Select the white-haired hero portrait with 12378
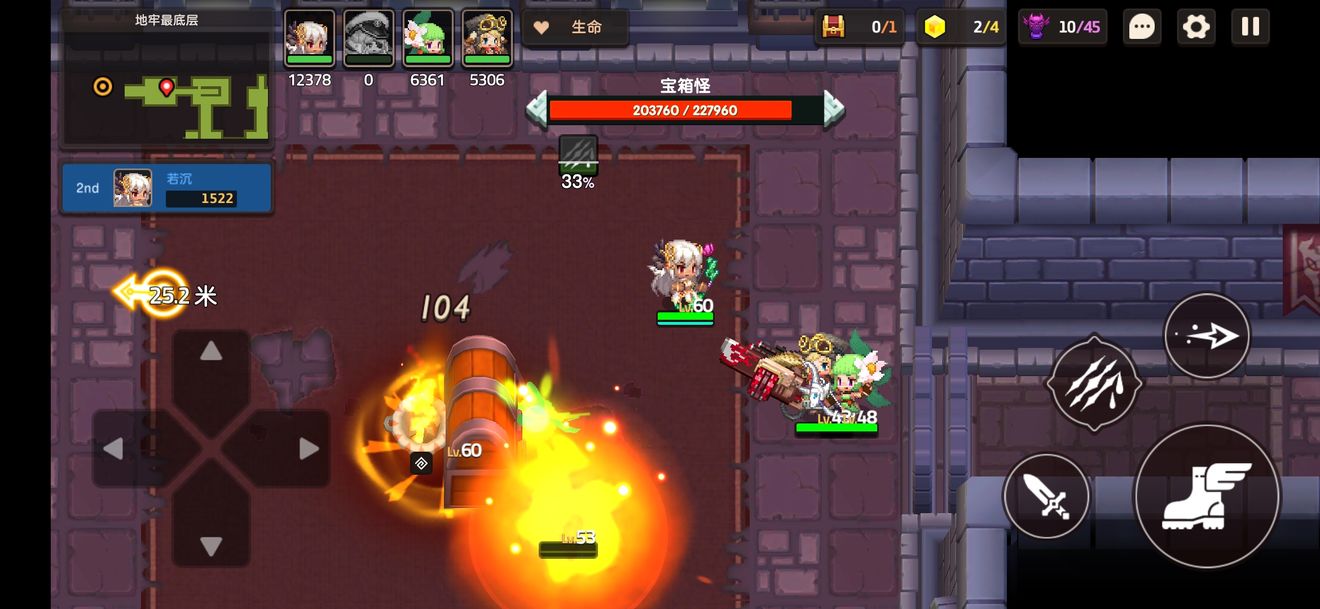 tap(309, 38)
